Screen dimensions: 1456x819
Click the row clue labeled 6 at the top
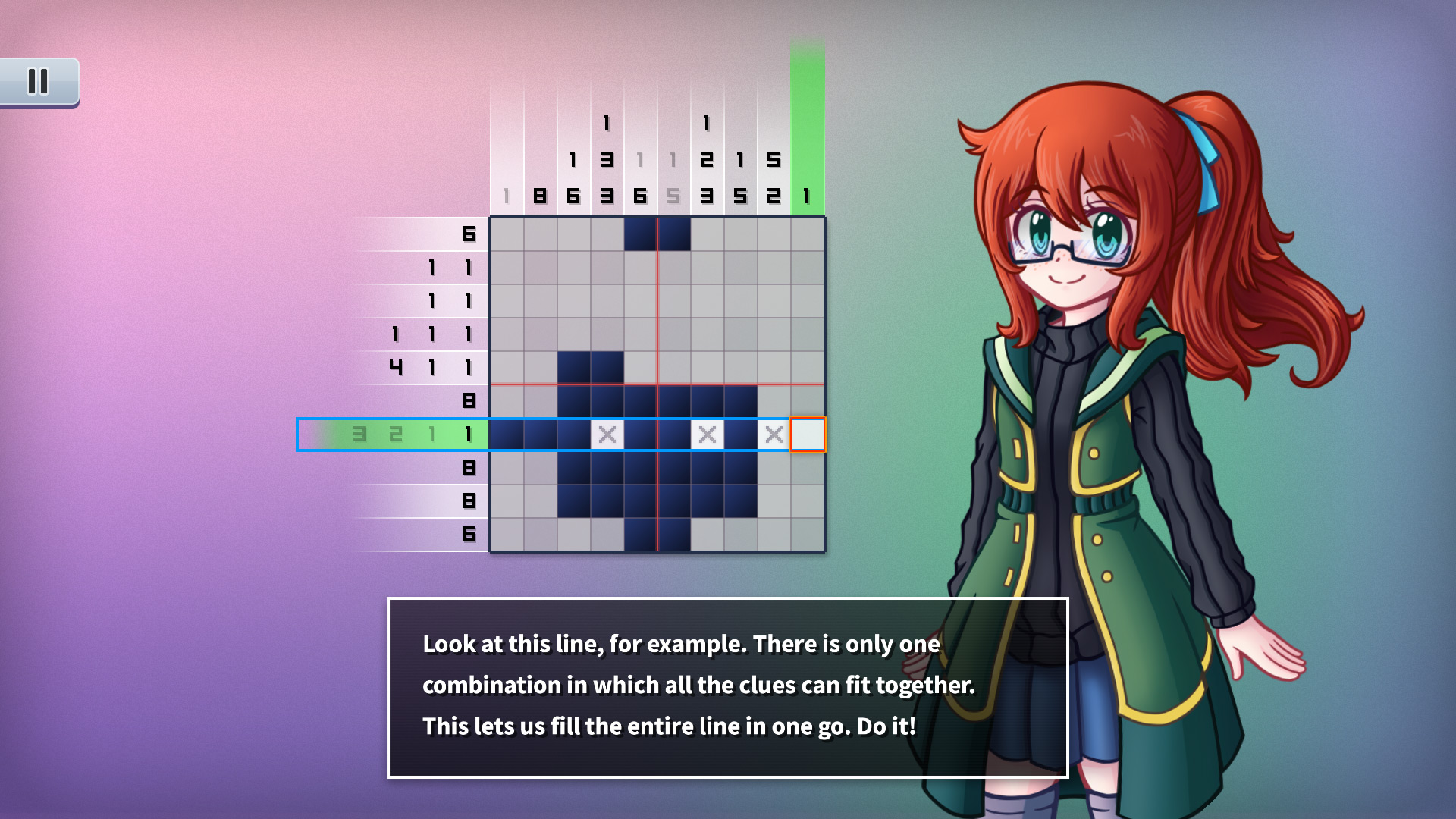(x=469, y=235)
